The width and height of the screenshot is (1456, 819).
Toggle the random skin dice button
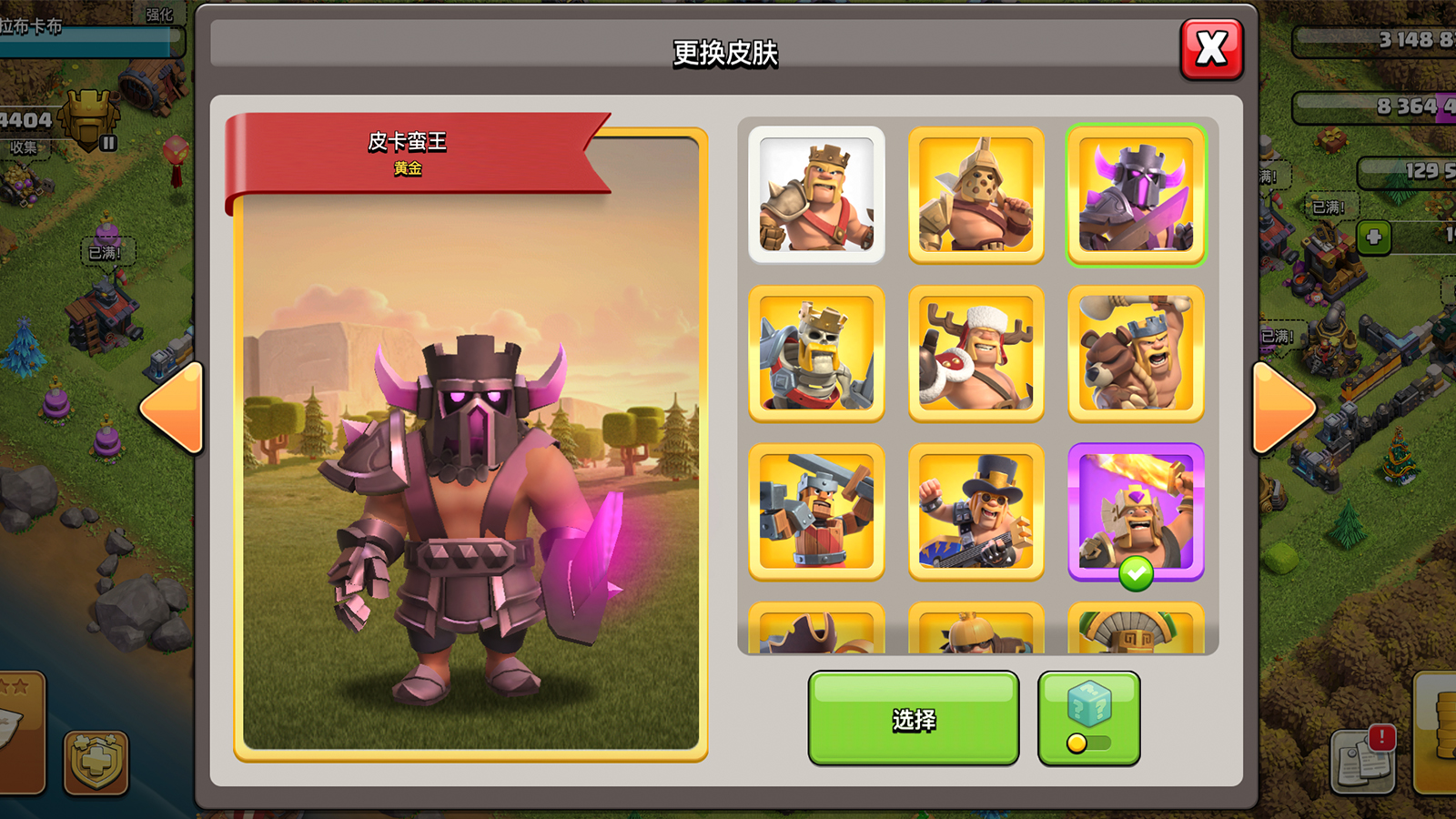coord(1088,719)
